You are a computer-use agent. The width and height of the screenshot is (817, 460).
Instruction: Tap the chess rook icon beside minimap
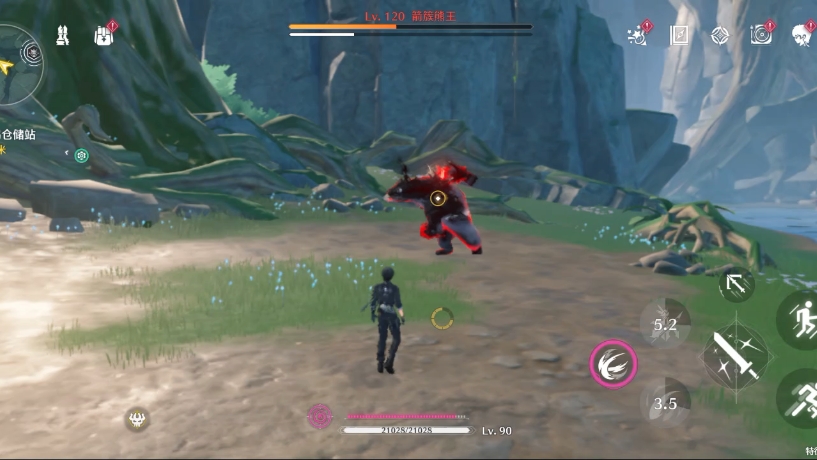click(x=62, y=36)
